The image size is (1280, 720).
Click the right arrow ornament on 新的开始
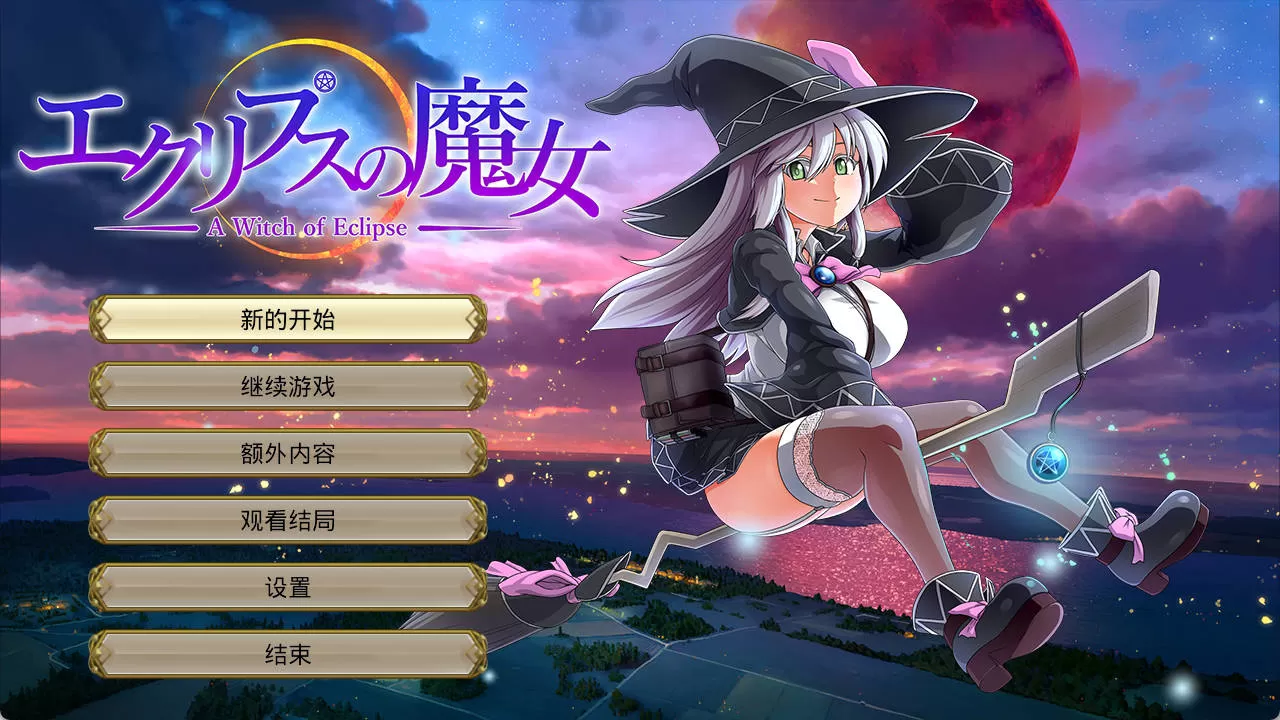click(477, 318)
